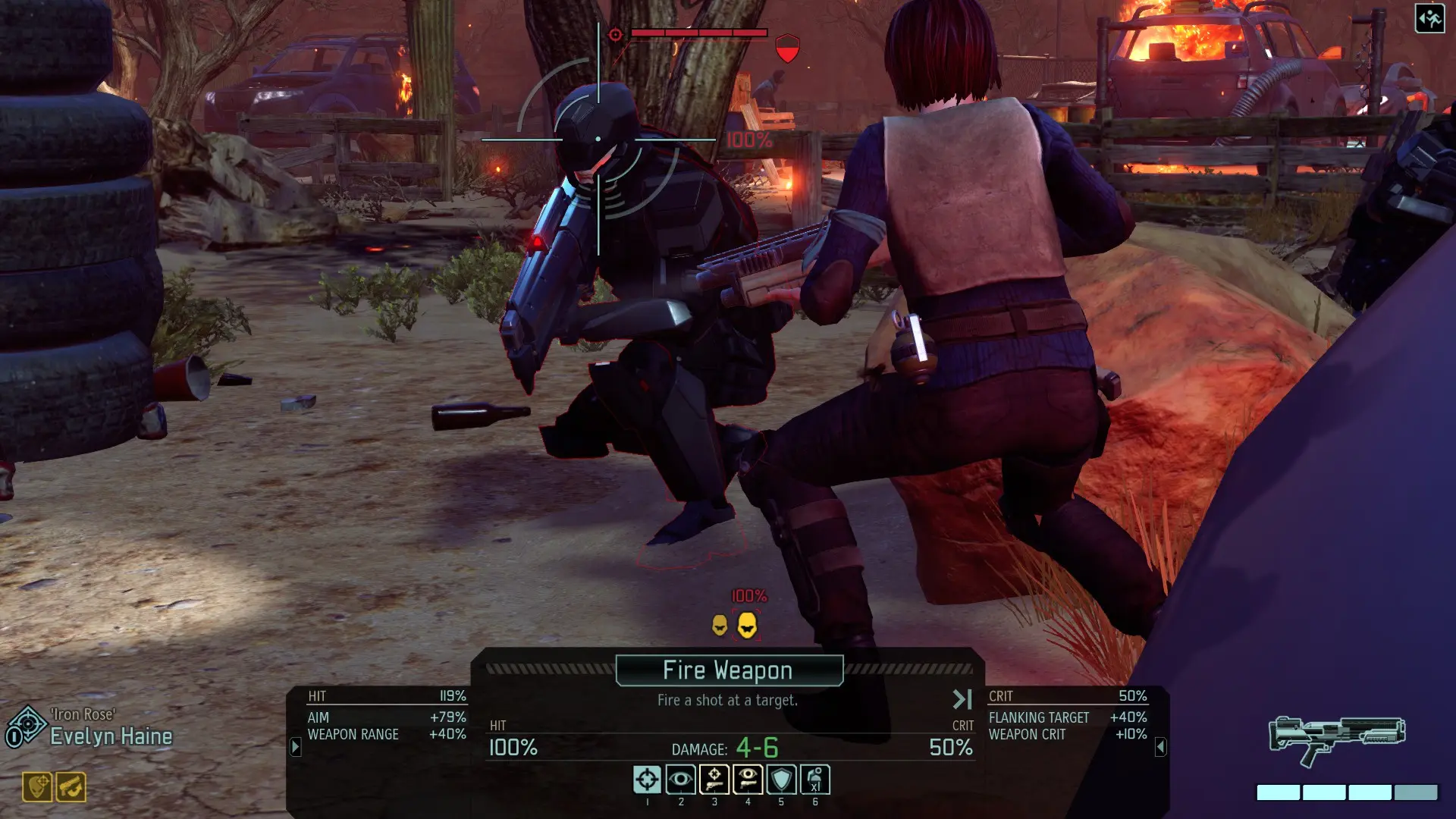Open Evelyn Haine's soldier class icon

[x=26, y=727]
